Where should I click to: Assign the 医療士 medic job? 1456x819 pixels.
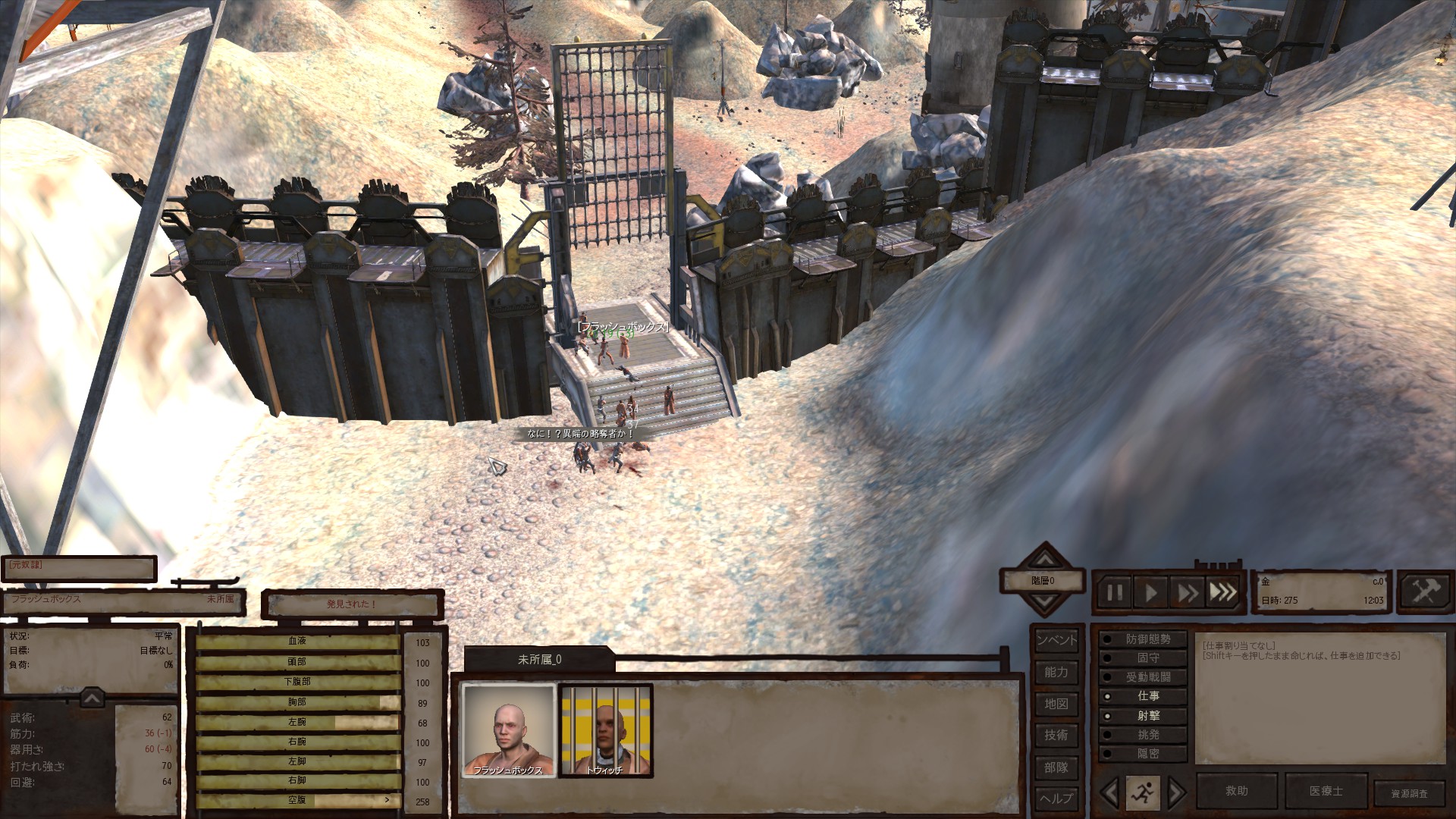(x=1326, y=791)
